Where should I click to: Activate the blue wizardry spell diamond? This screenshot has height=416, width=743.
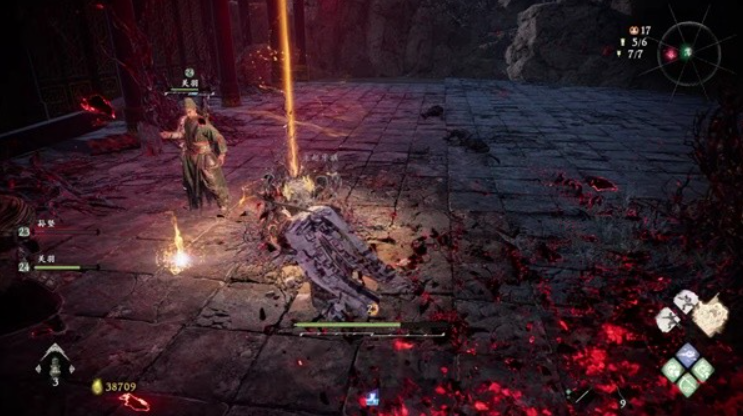pyautogui.click(x=687, y=354)
